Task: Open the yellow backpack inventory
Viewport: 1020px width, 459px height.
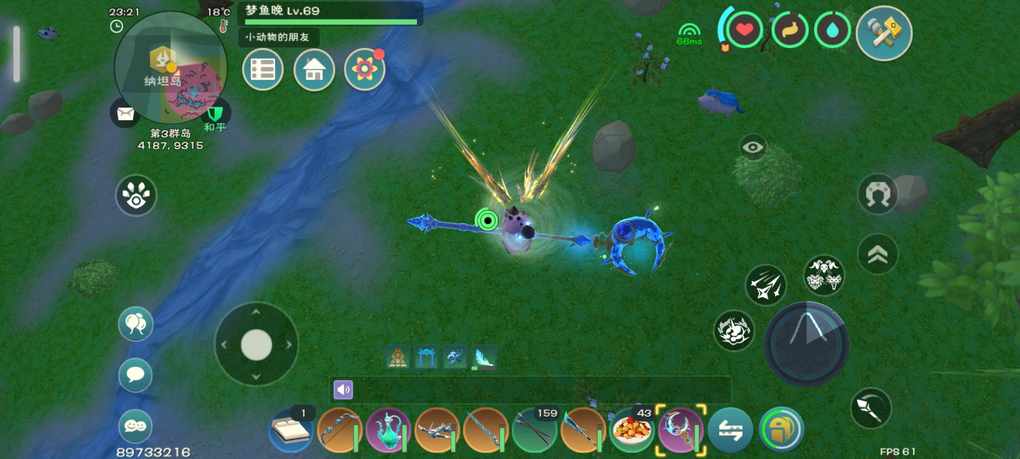Action: (x=781, y=431)
